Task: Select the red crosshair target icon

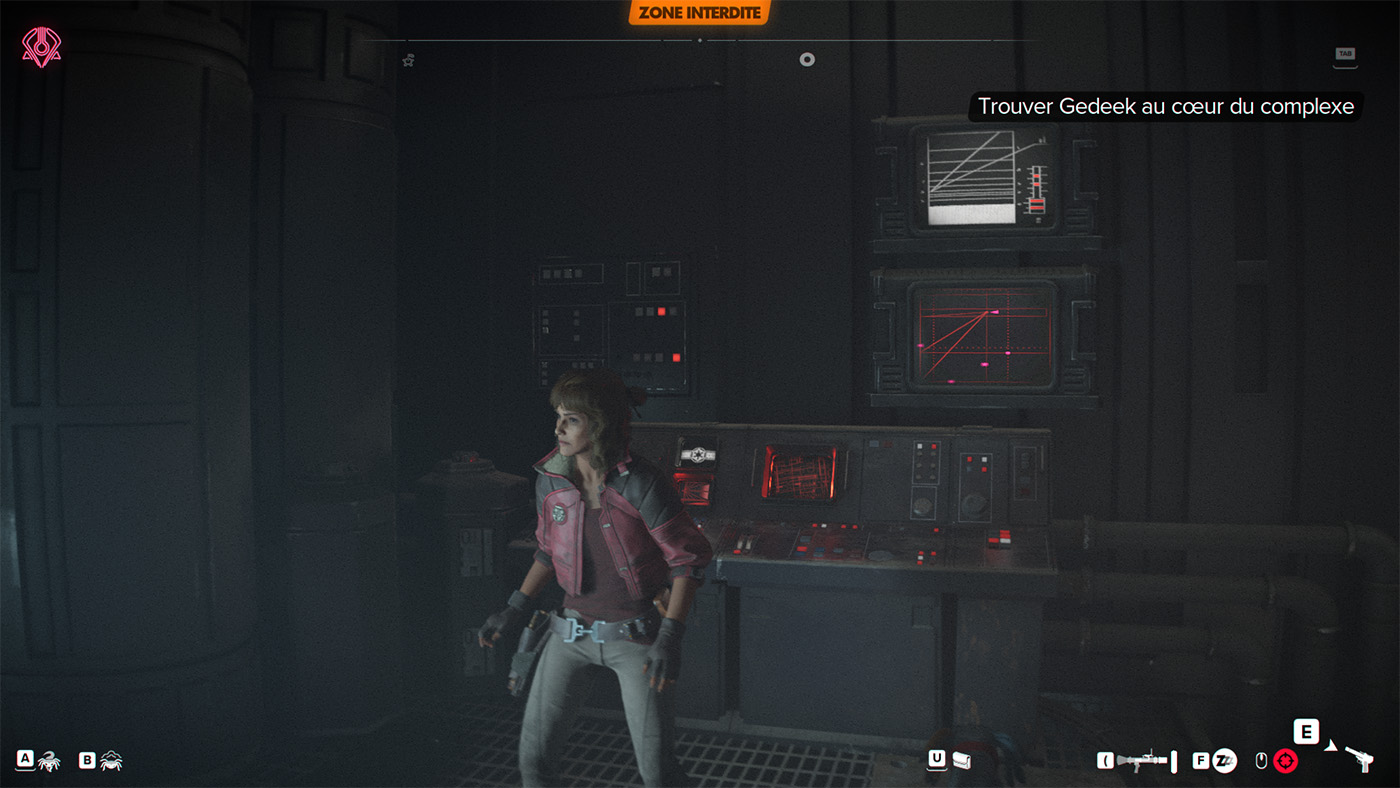Action: point(1285,761)
